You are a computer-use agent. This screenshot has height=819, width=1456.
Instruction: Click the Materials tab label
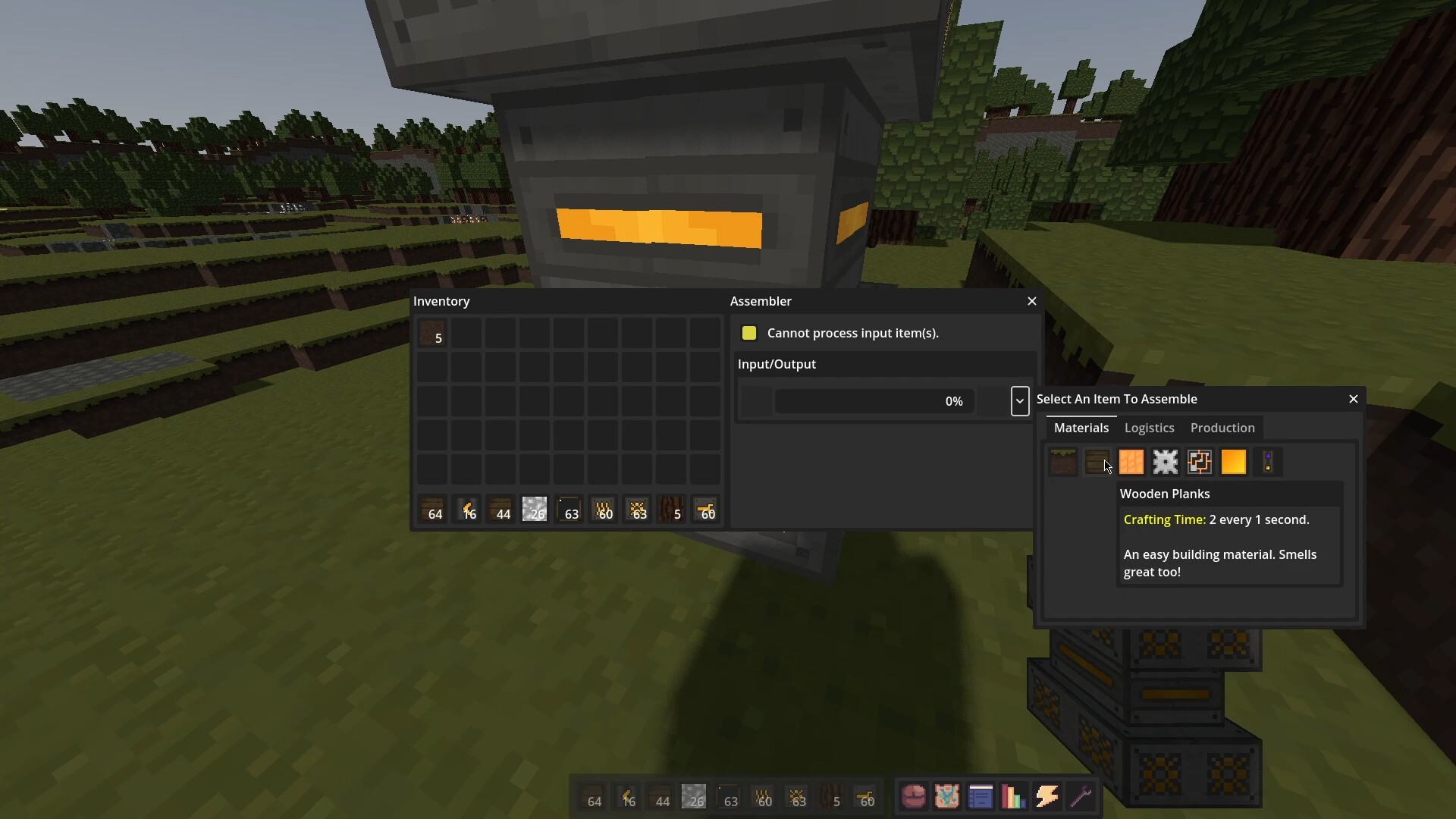click(x=1081, y=428)
